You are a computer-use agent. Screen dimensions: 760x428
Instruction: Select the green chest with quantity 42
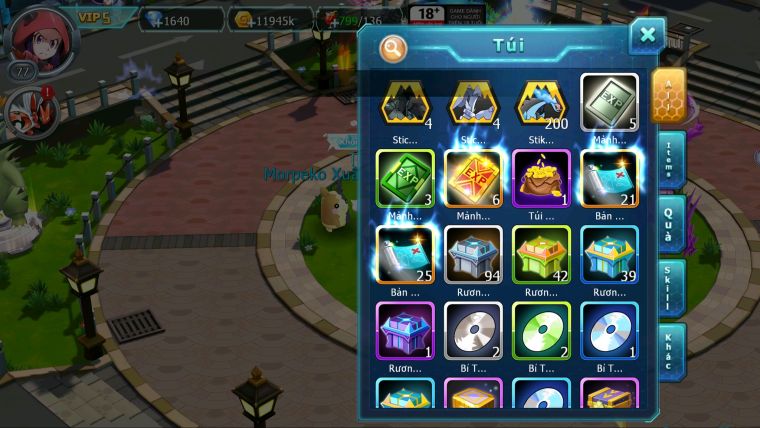541,255
